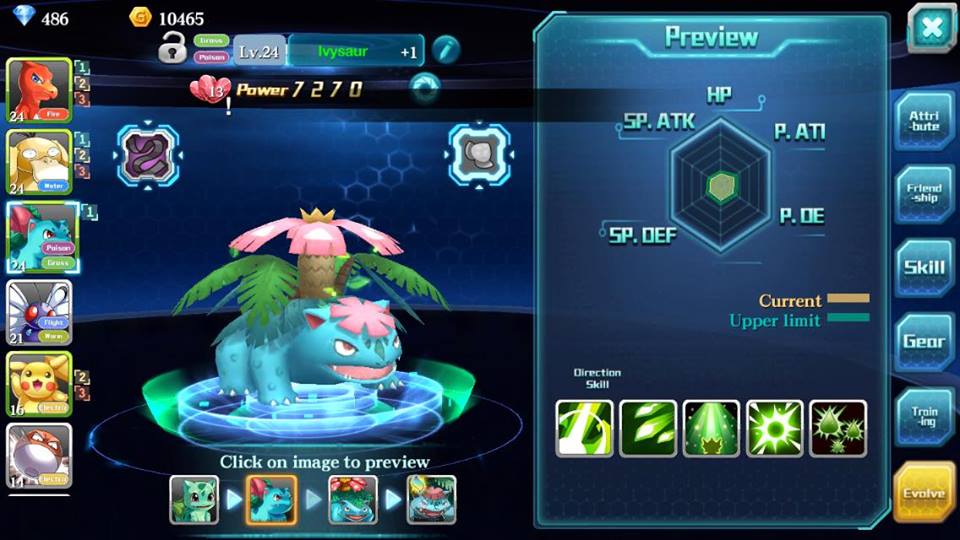Open the purple ribbon gear slot
The width and height of the screenshot is (960, 540).
point(148,156)
